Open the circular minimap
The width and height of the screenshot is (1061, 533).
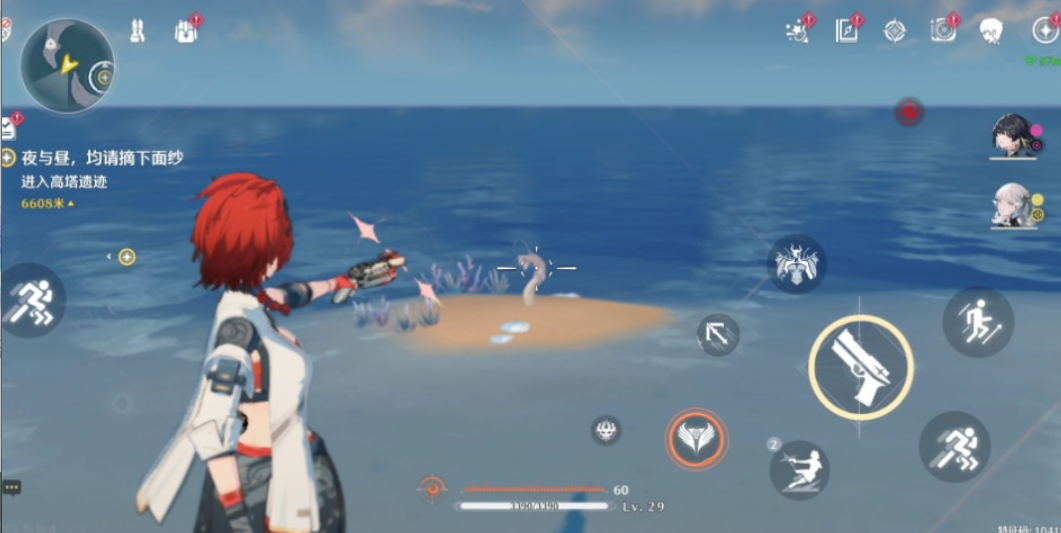click(66, 66)
